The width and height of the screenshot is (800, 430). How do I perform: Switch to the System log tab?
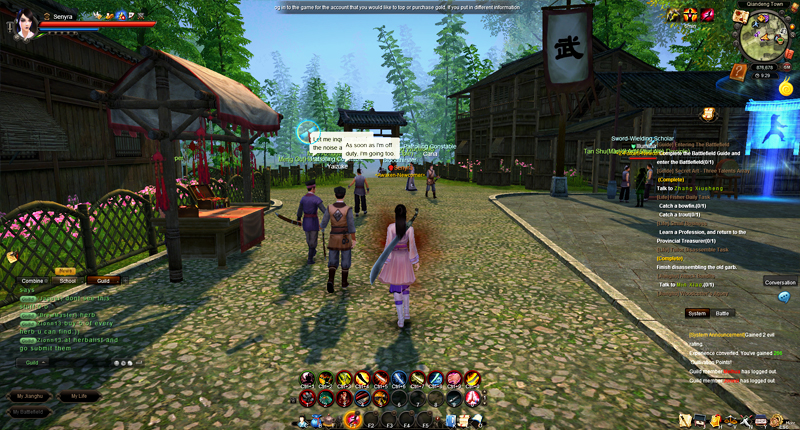(696, 313)
